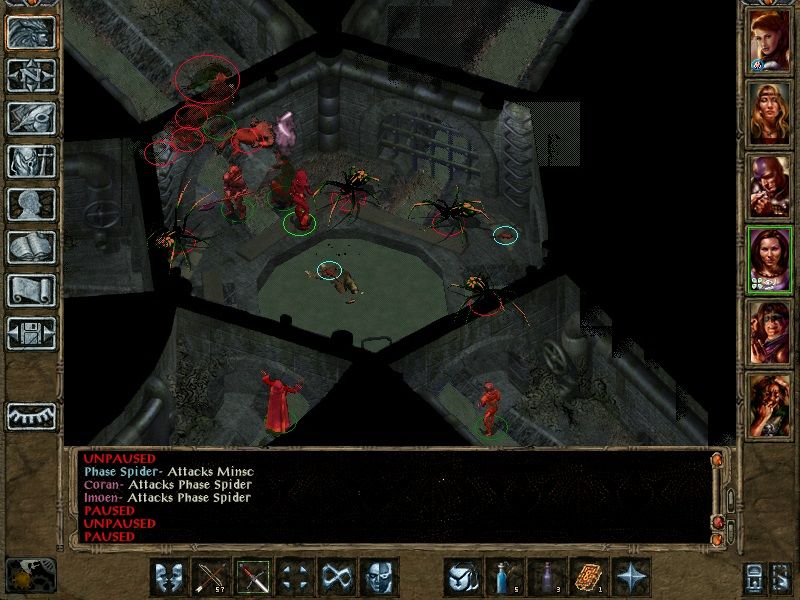
Task: Choose the melee sword weapon slot
Action: coord(254,577)
